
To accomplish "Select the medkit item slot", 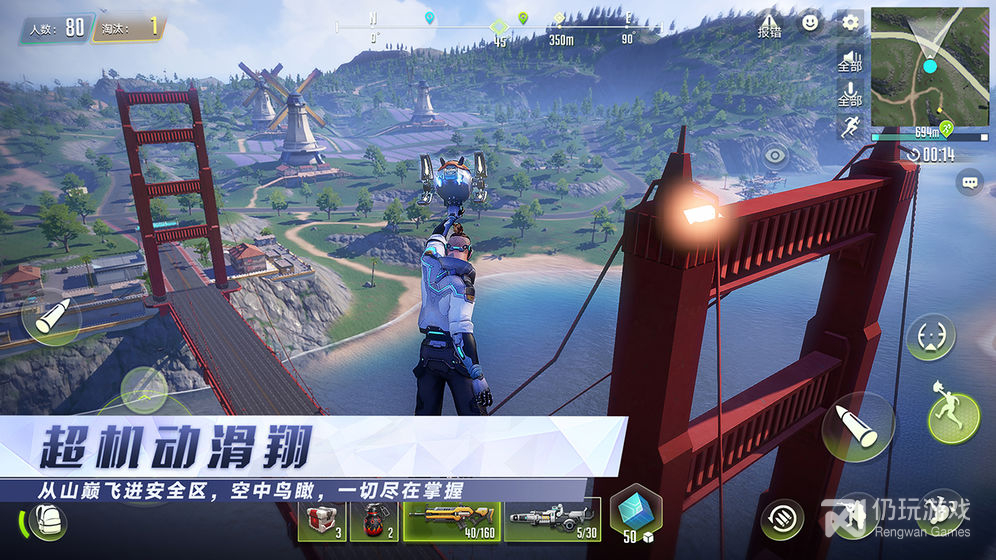I will [x=323, y=520].
